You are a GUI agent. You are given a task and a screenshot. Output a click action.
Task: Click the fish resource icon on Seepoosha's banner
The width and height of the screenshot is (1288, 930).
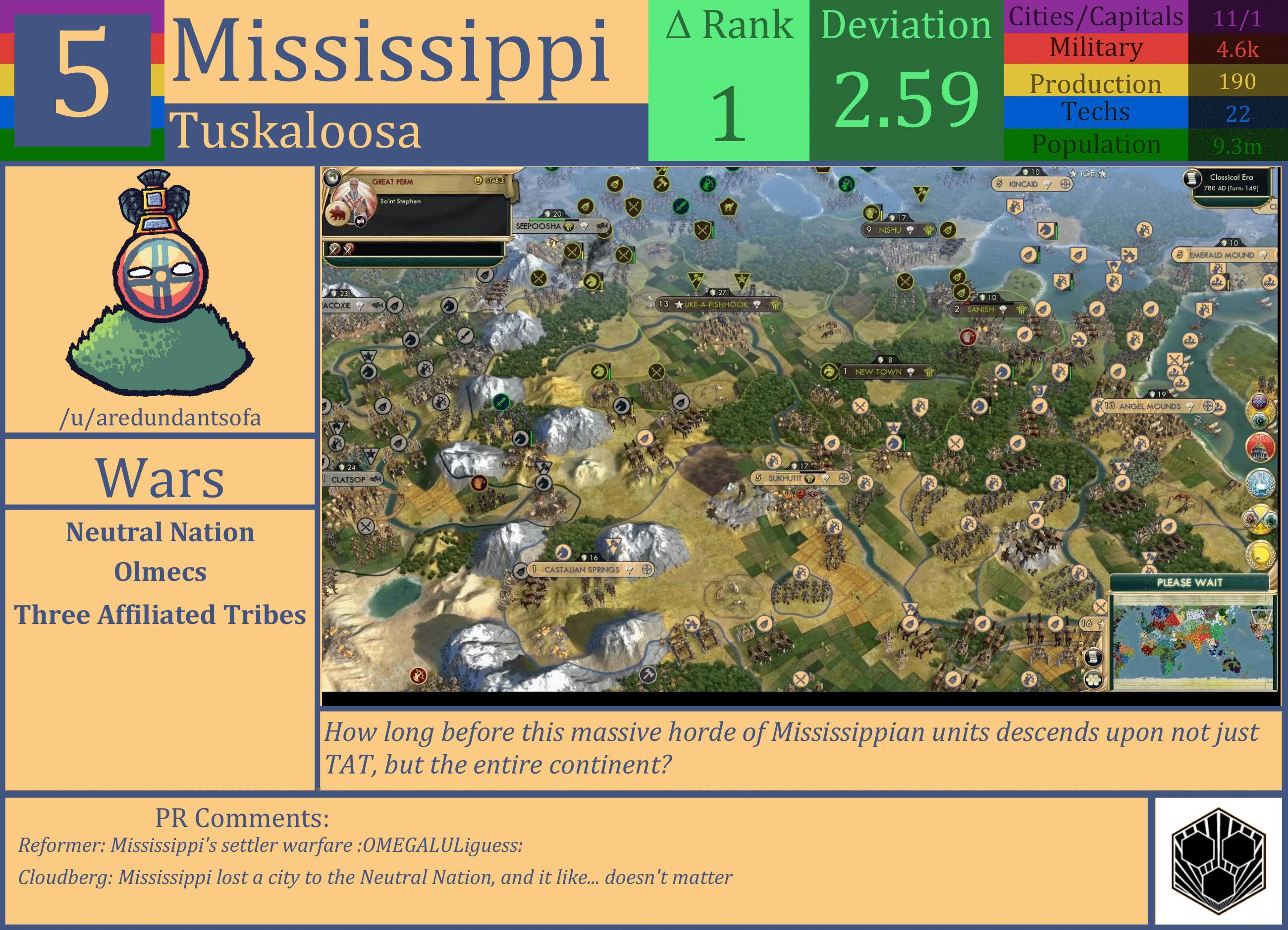point(604,226)
